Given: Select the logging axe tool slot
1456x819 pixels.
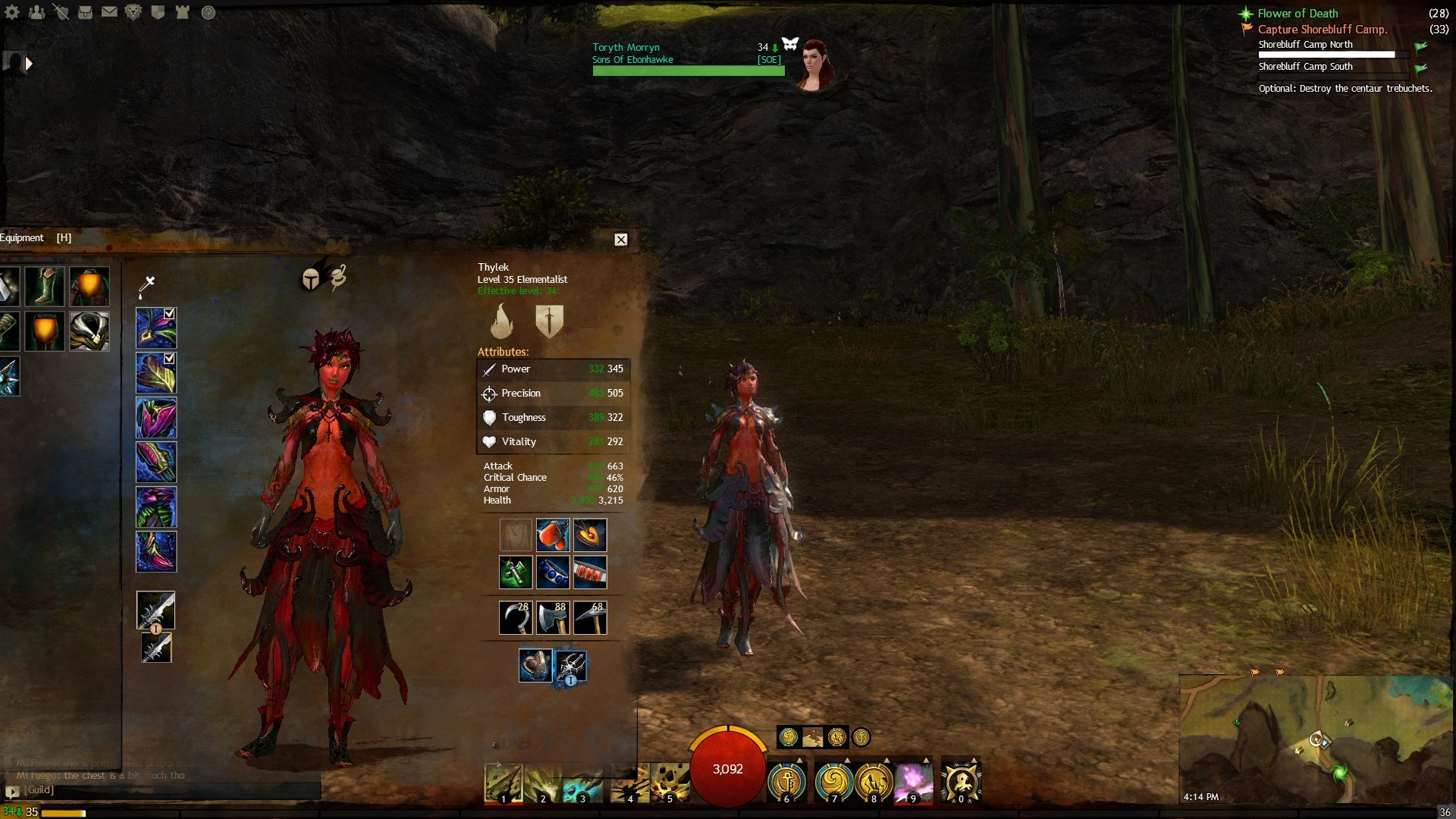Looking at the screenshot, I should (553, 617).
